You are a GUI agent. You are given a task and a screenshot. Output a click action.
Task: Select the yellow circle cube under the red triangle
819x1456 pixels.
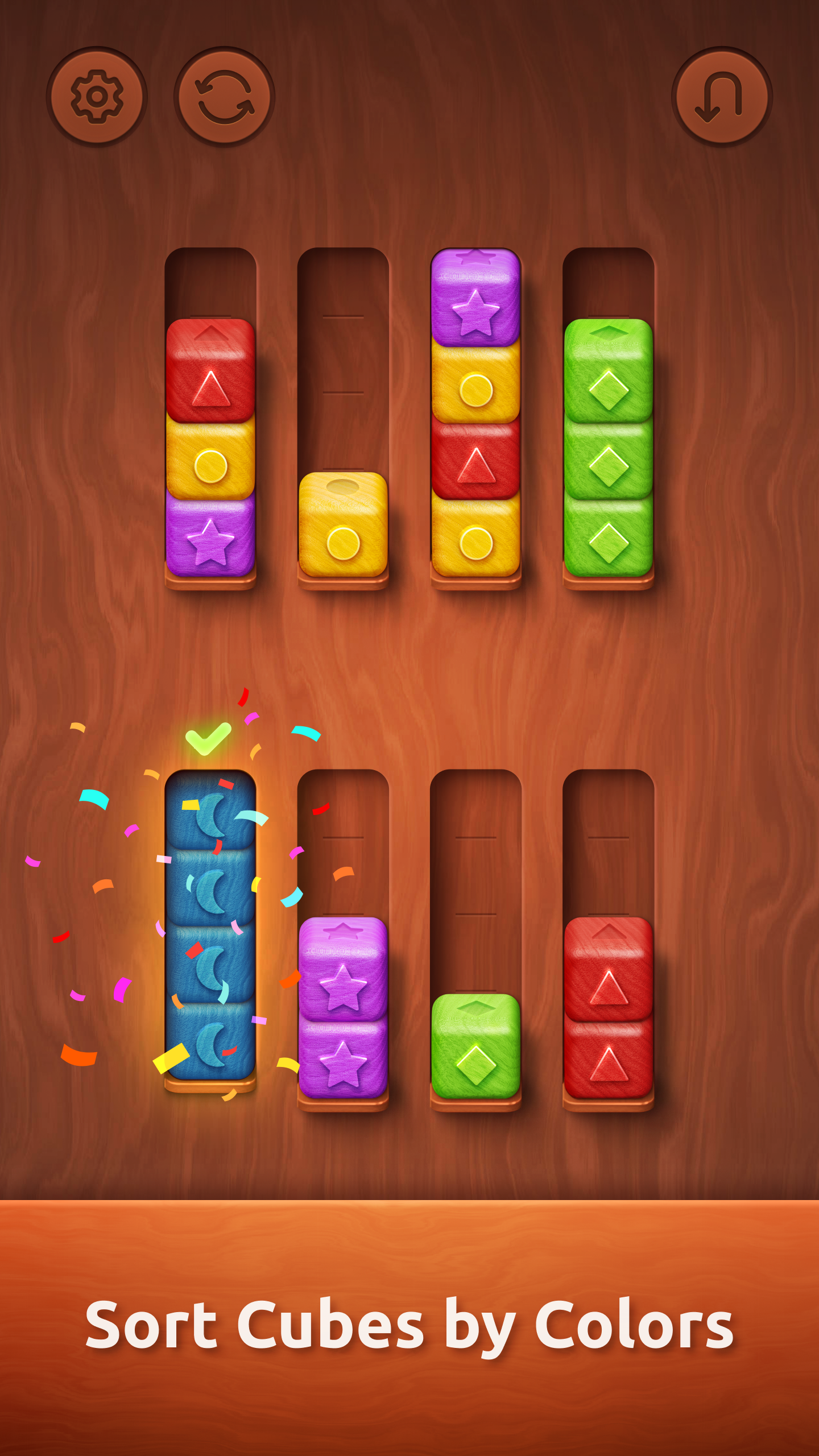coord(210,464)
